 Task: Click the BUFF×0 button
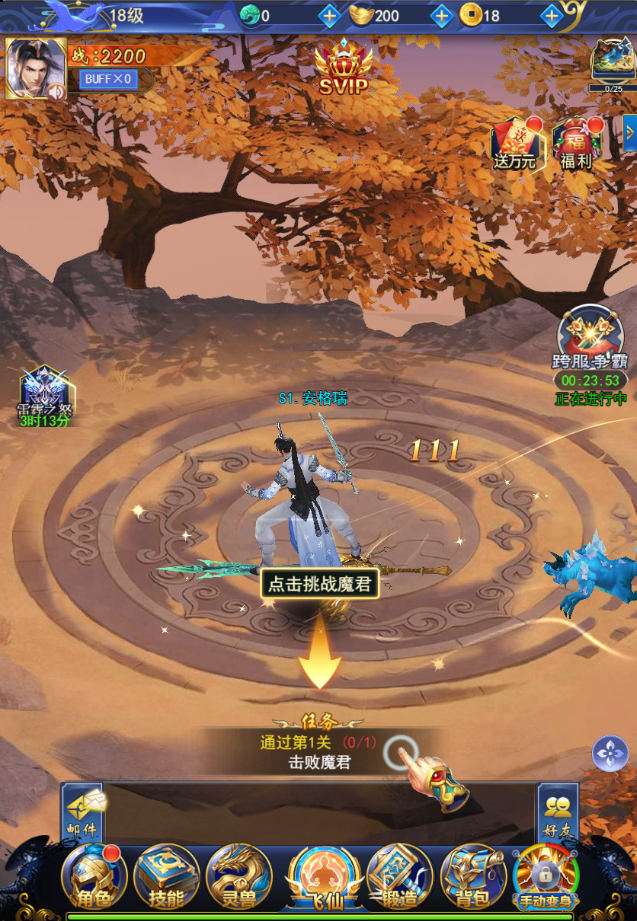click(108, 79)
